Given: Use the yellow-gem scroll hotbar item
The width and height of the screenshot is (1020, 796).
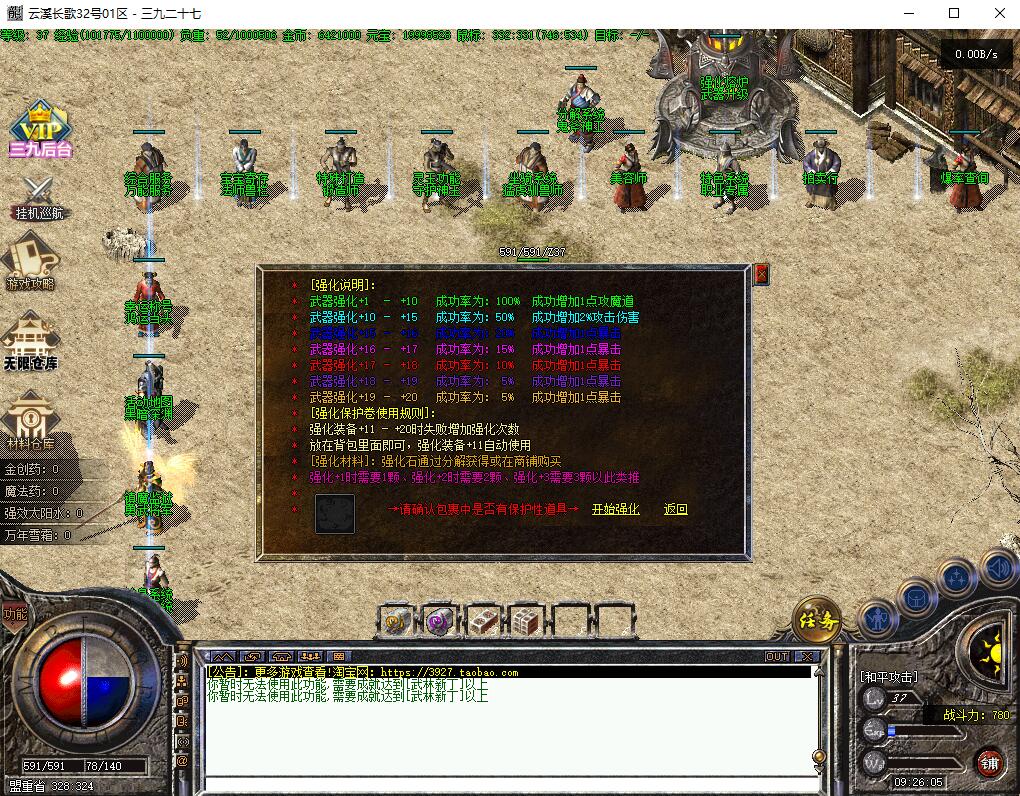Looking at the screenshot, I should pos(397,621).
